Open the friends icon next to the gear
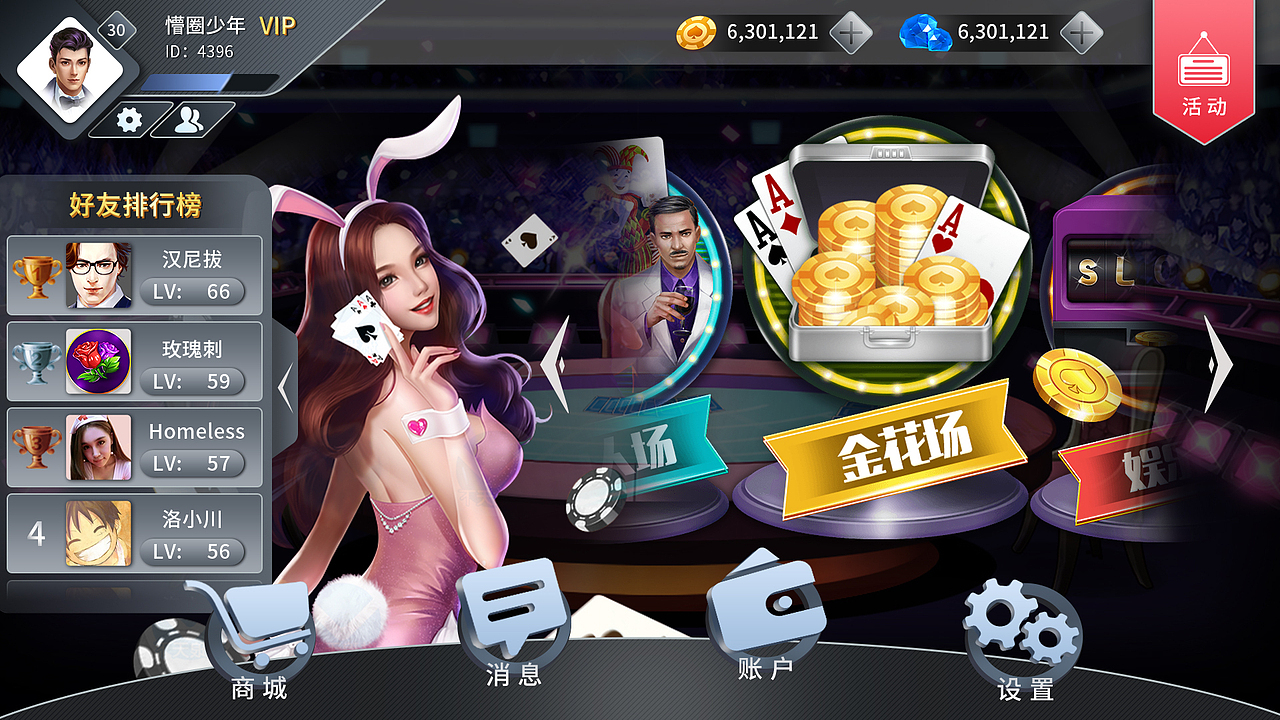This screenshot has width=1280, height=720. click(x=190, y=117)
